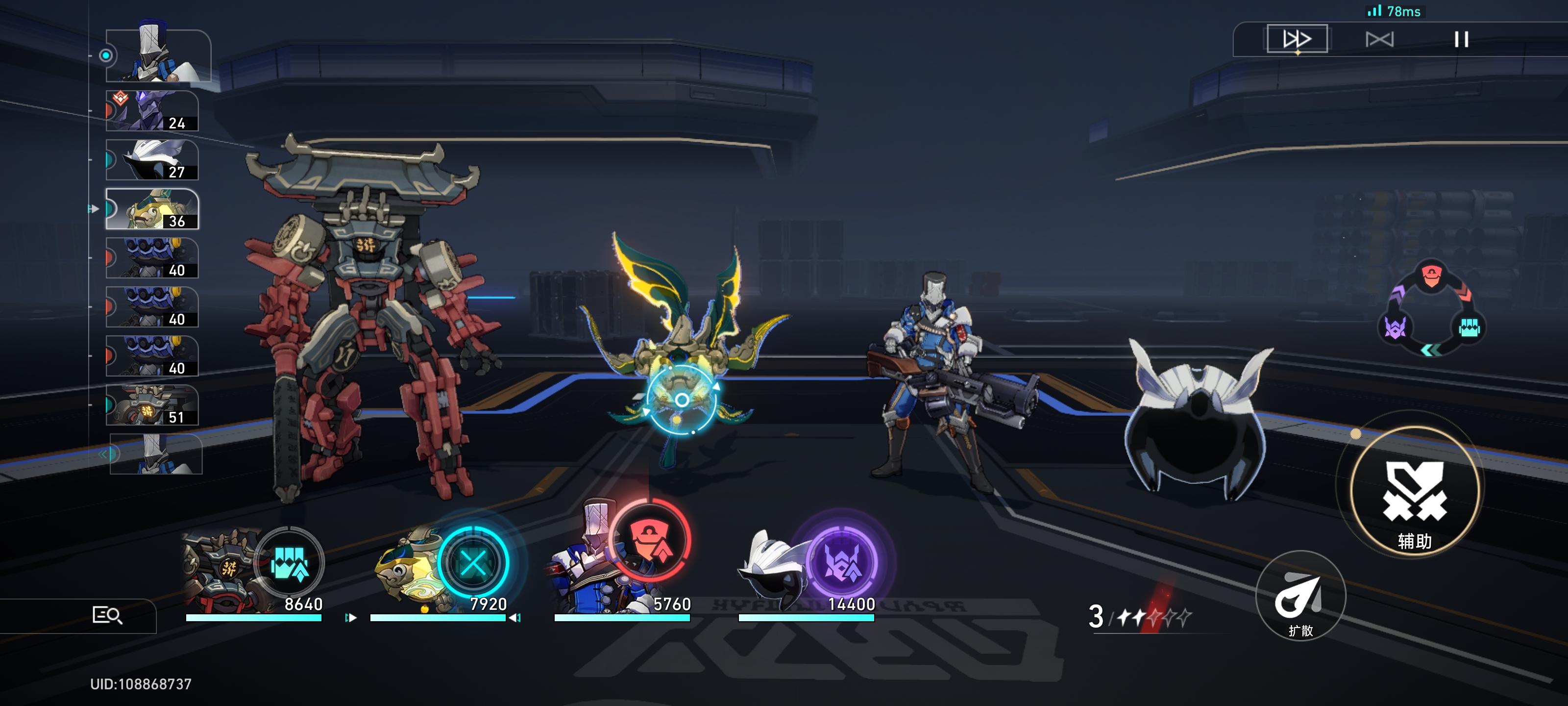Pause the battle
The image size is (1568, 706).
(1461, 40)
